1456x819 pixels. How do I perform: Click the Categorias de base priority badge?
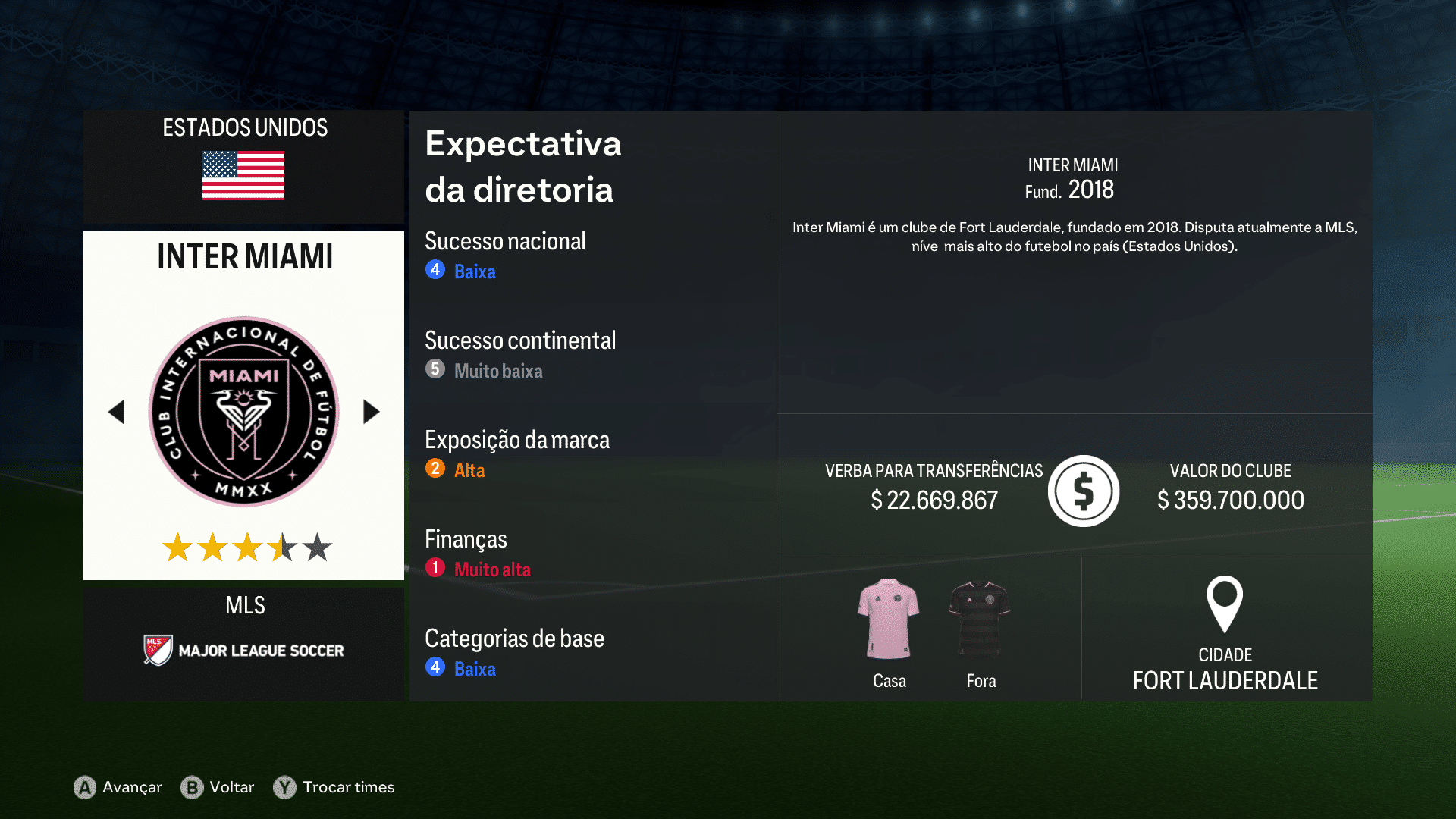coord(435,668)
